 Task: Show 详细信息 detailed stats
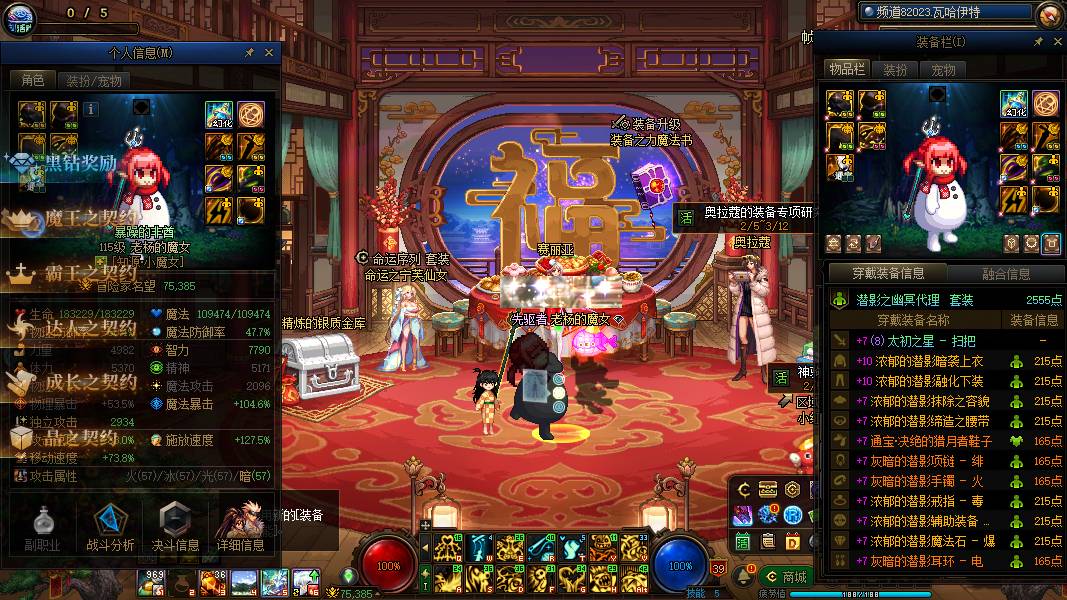click(x=240, y=527)
